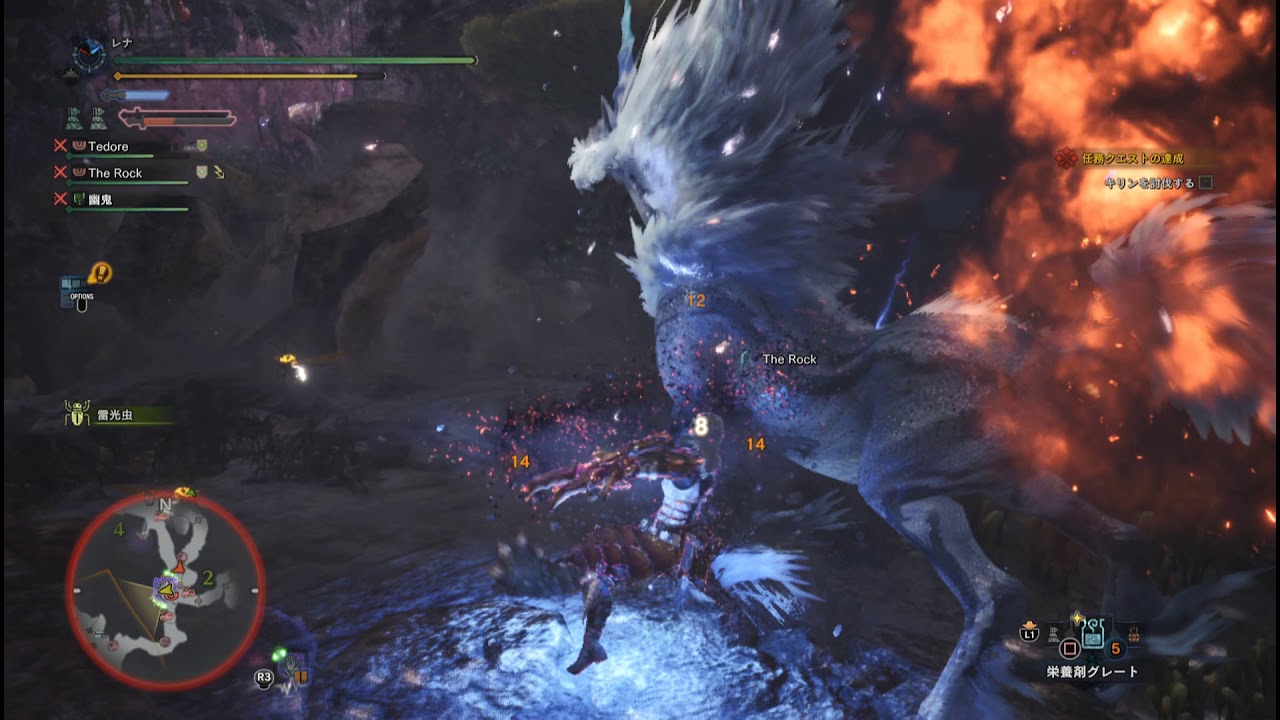Toggle the キリンを討伐する objective checkbox
The image size is (1280, 720).
tap(1205, 183)
